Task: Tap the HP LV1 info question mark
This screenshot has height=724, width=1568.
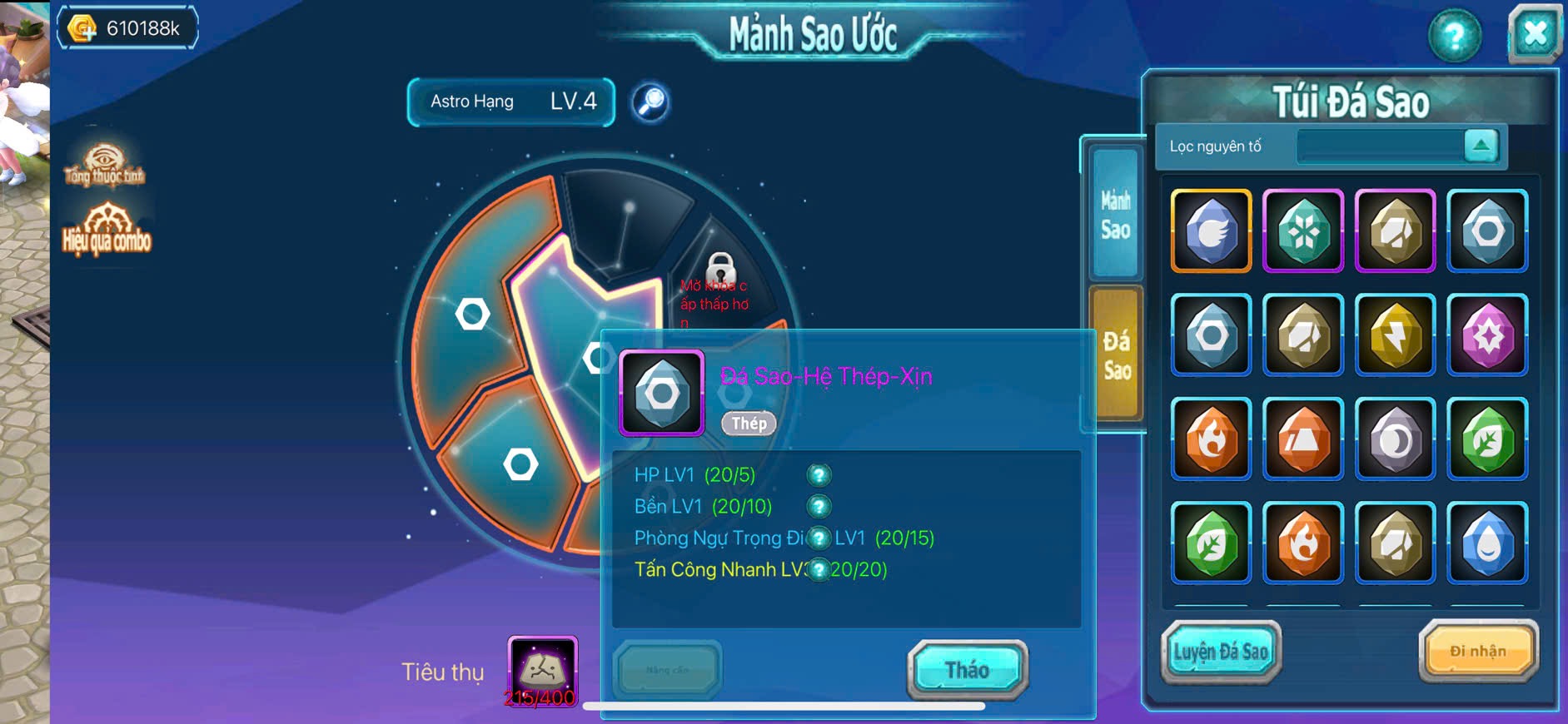Action: (x=819, y=475)
